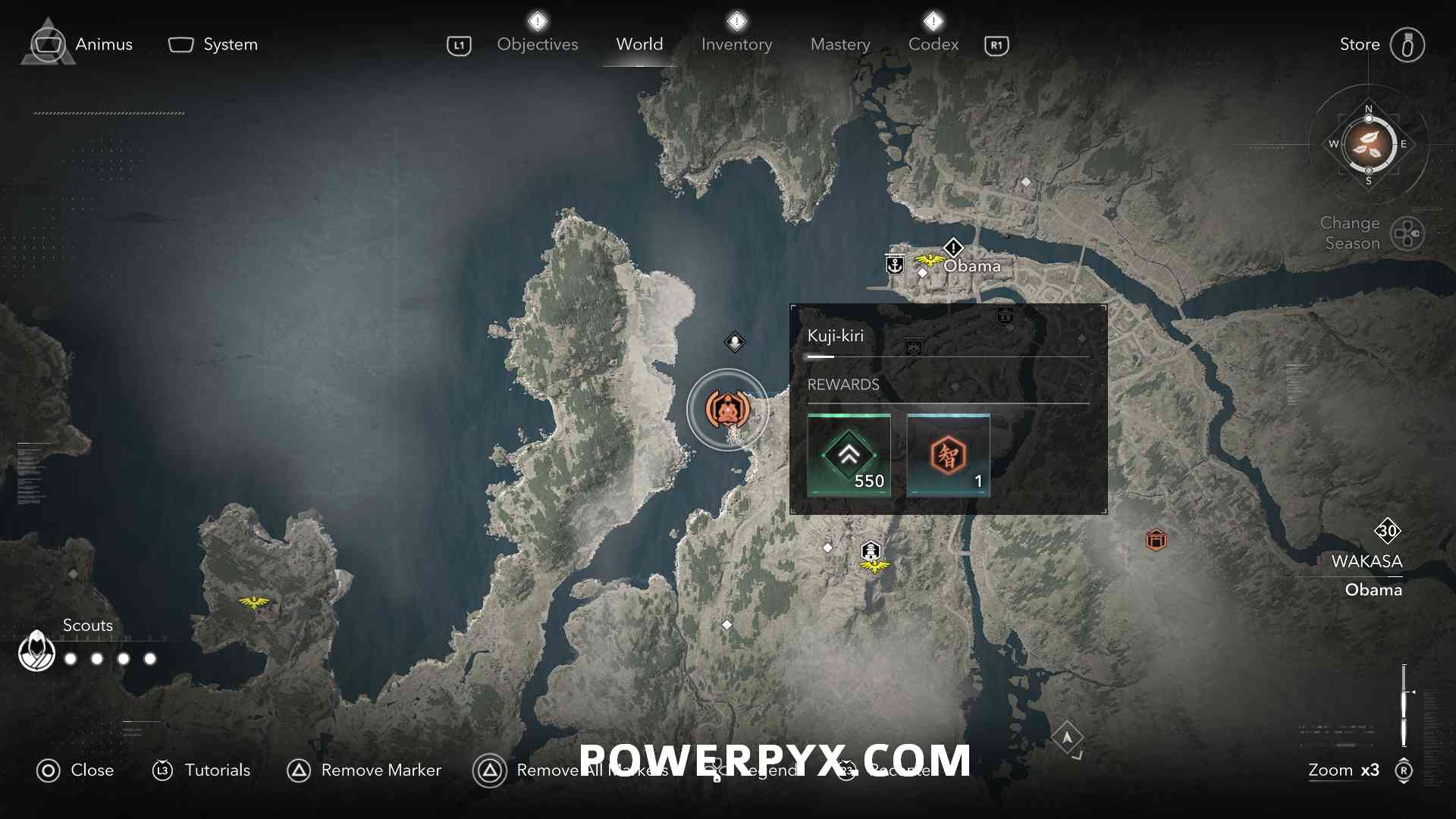Click the orange chest marker
This screenshot has width=1456, height=819.
point(1156,540)
